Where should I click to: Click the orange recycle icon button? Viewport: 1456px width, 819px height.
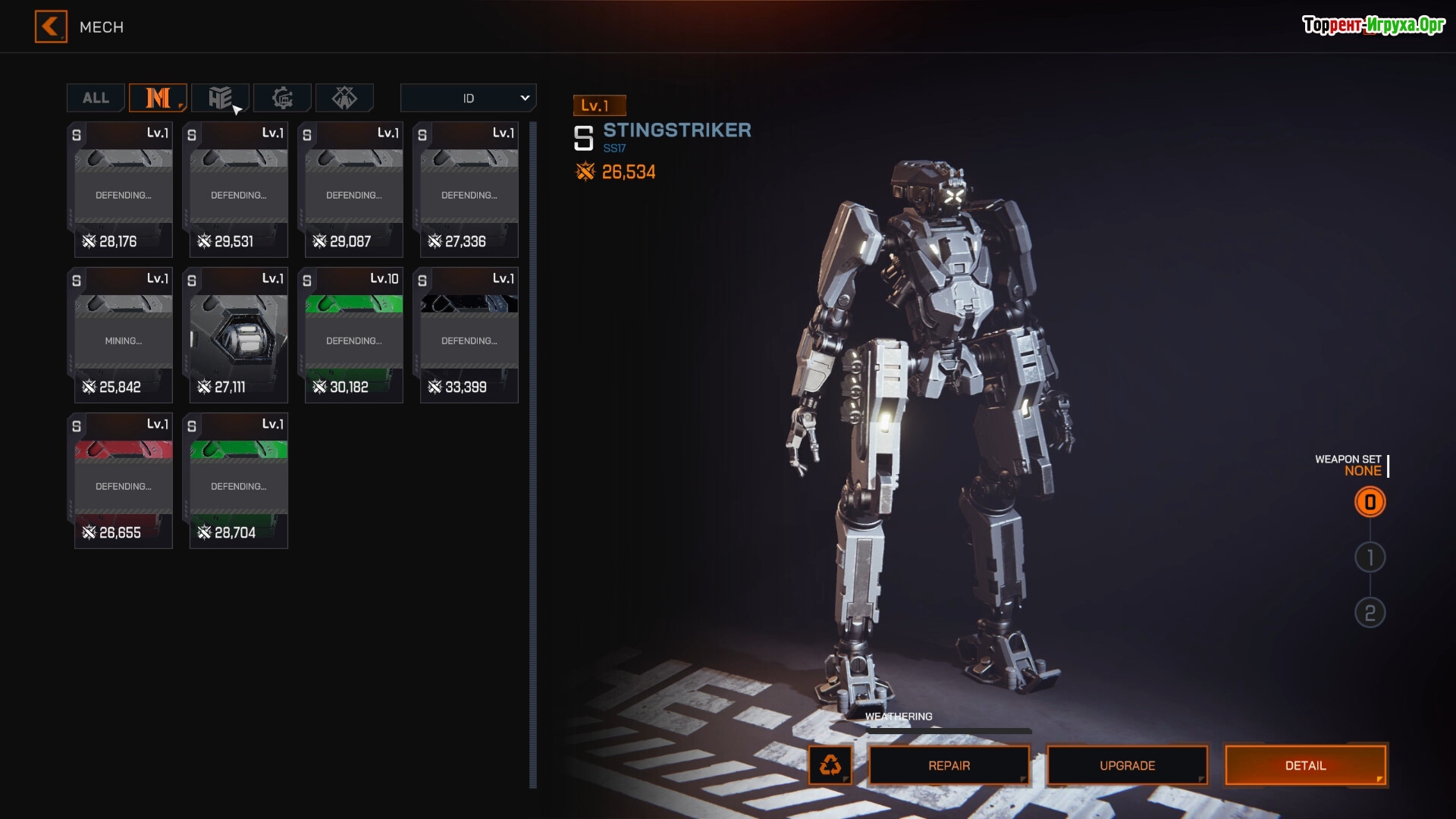(830, 765)
